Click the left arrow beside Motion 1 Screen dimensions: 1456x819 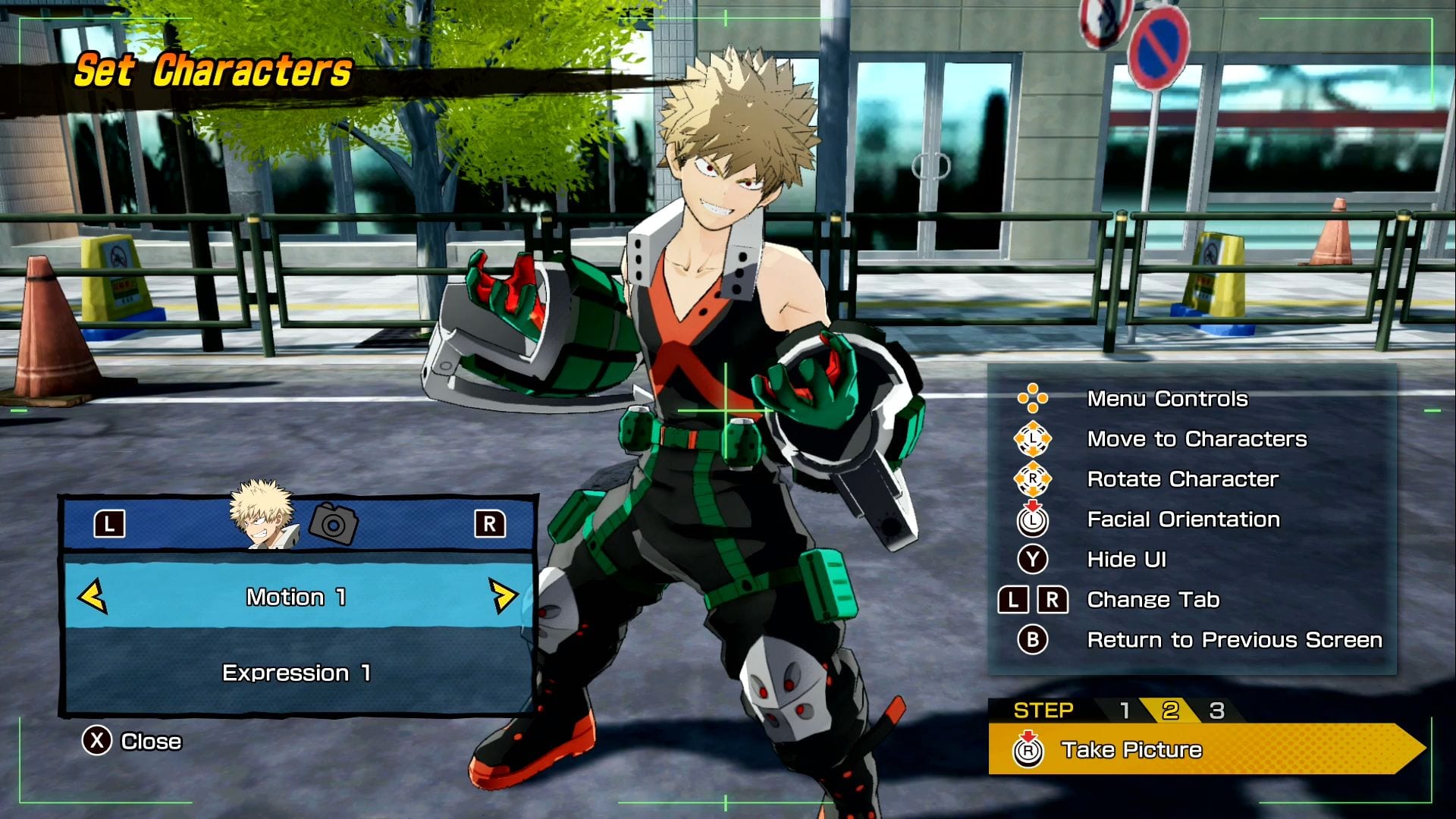pos(93,597)
